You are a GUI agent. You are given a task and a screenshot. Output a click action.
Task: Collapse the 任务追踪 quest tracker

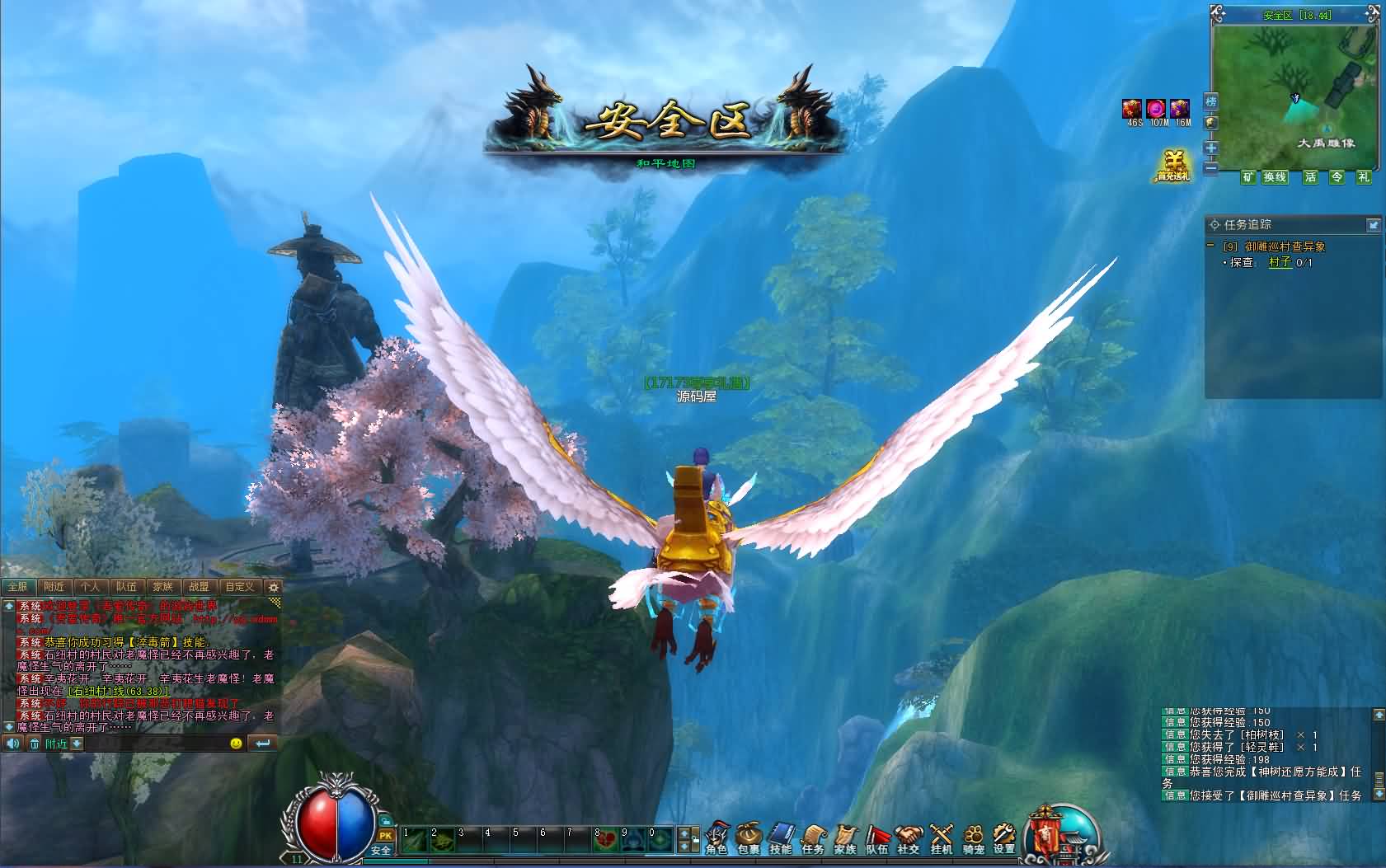(1373, 224)
